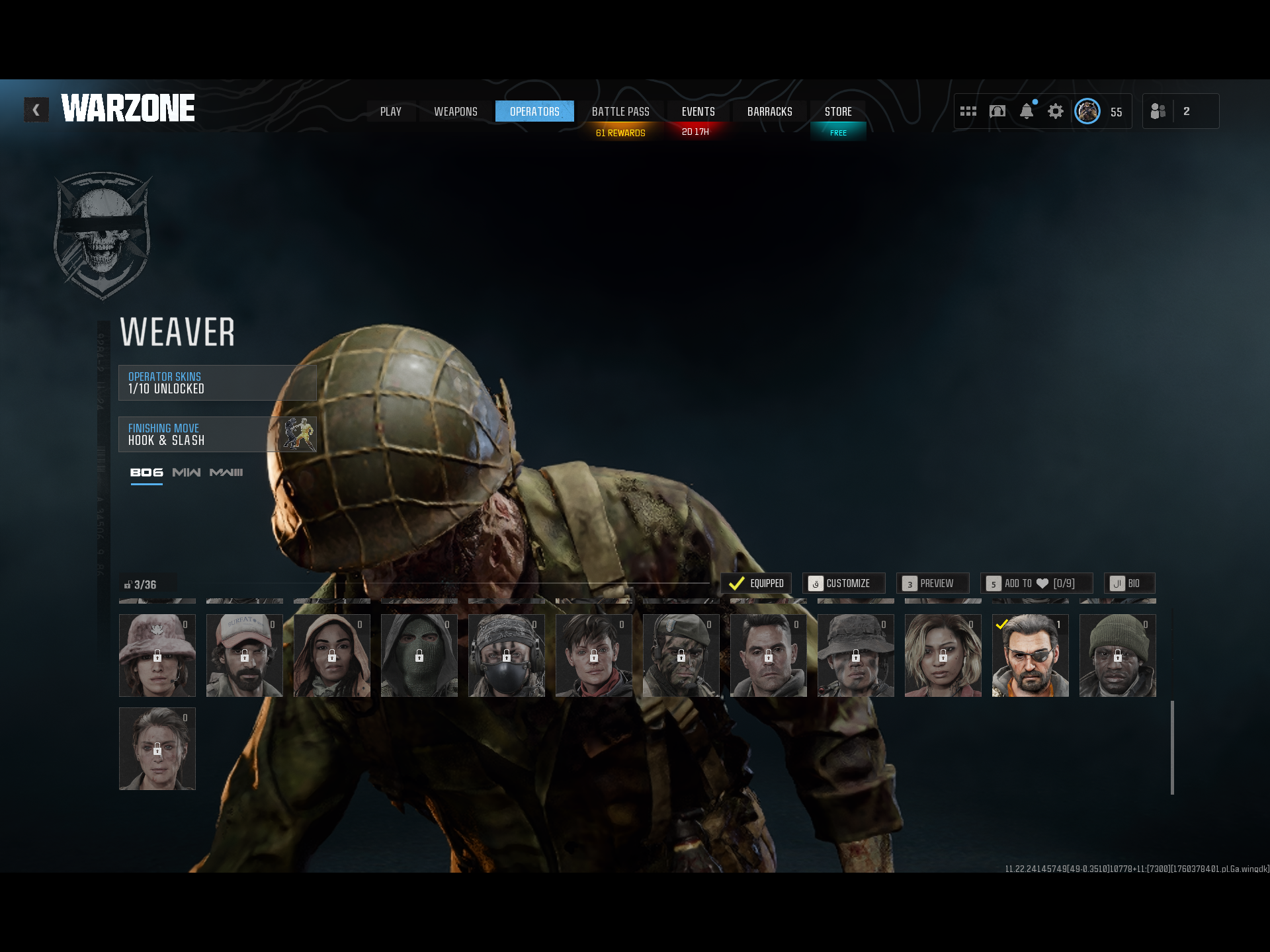The height and width of the screenshot is (952, 1270).
Task: Open the grid menu icon
Action: (x=968, y=112)
